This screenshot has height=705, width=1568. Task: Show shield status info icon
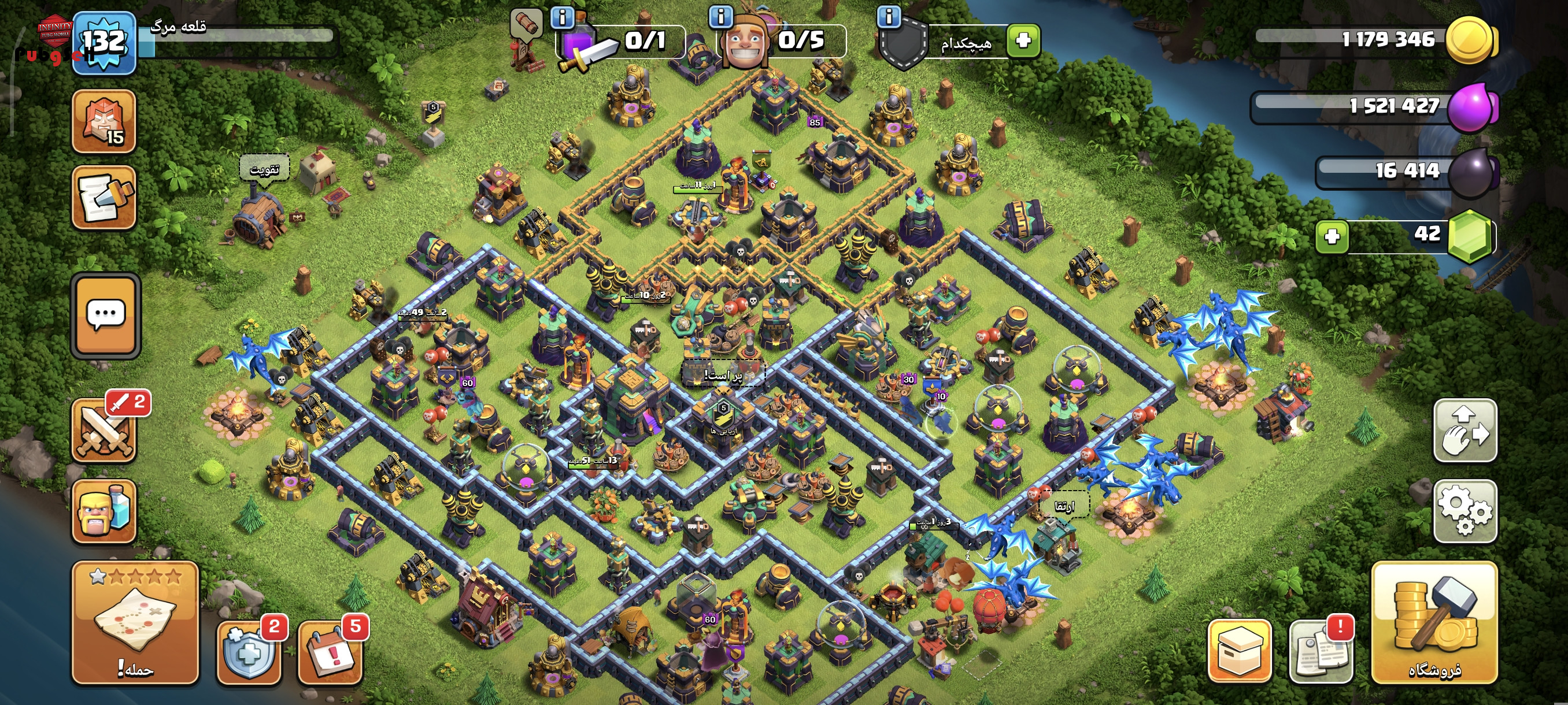point(888,16)
